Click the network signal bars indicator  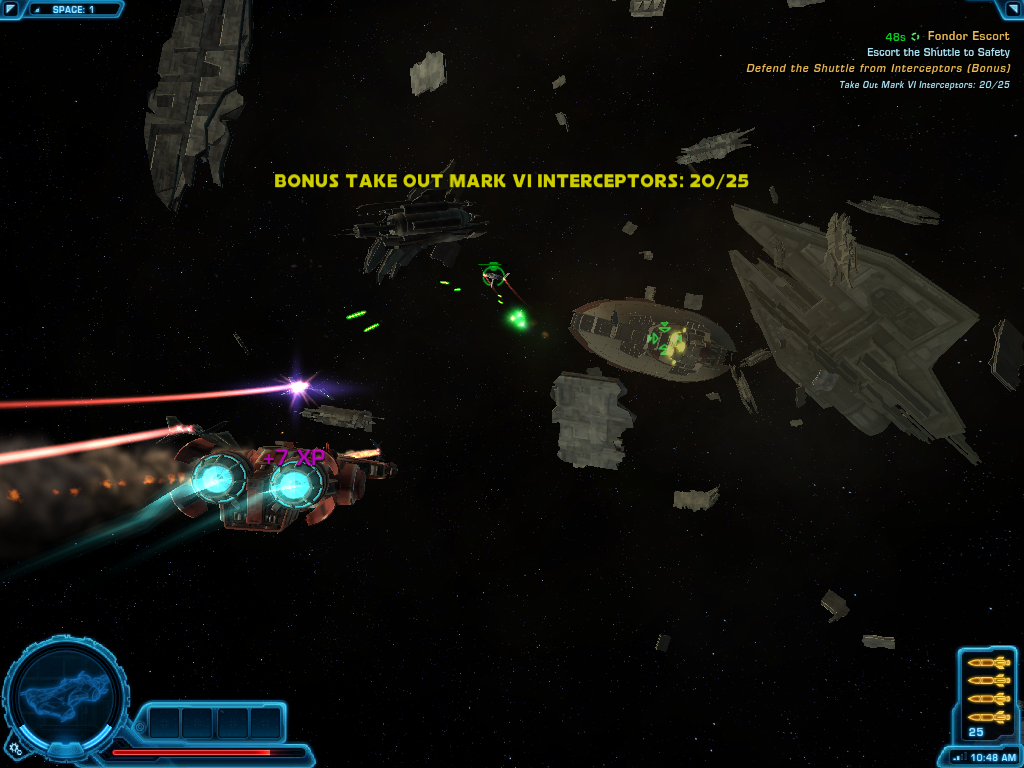957,757
